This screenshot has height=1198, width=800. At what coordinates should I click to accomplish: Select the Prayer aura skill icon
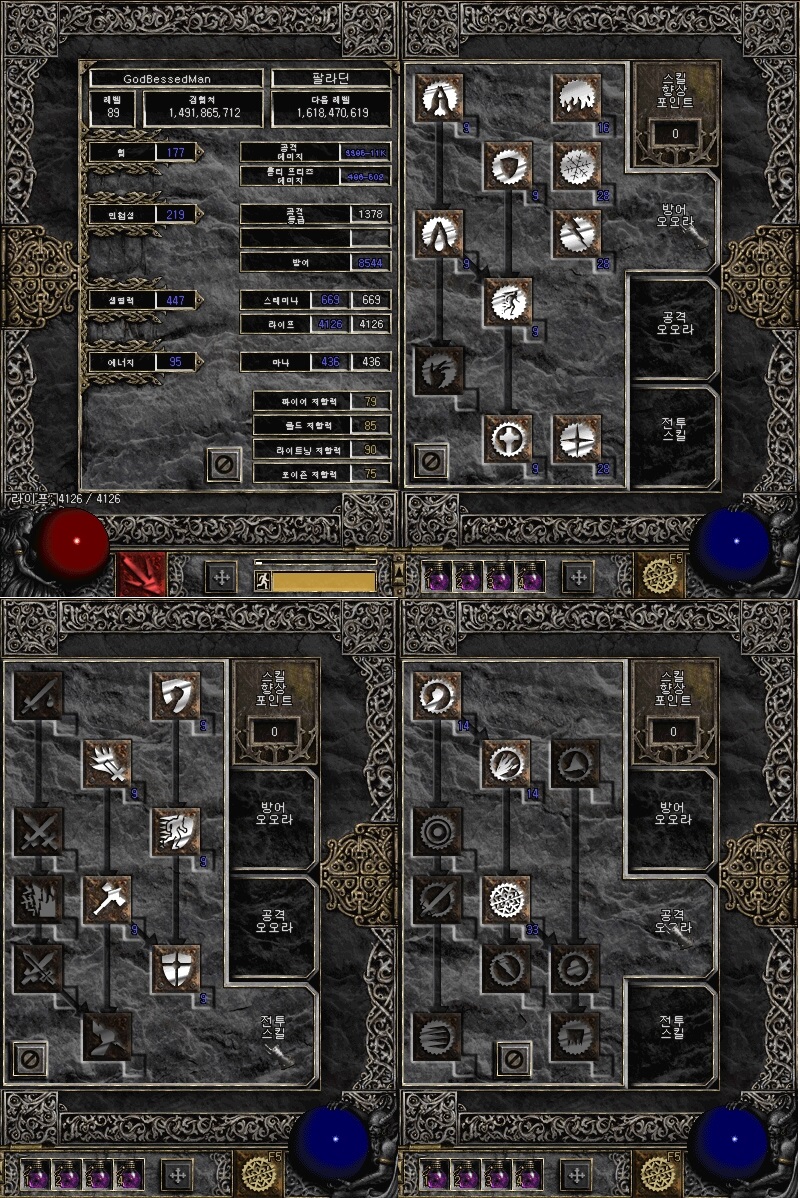click(x=439, y=98)
